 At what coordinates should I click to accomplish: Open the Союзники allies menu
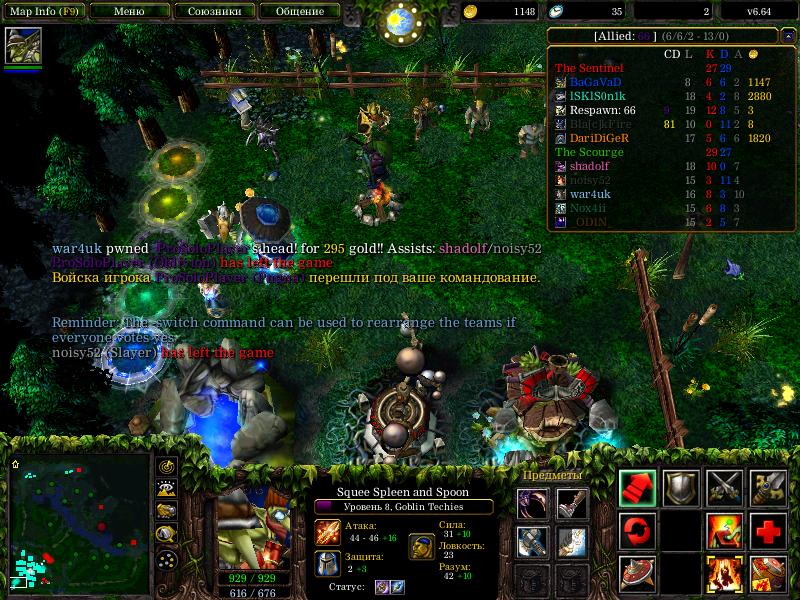(213, 12)
